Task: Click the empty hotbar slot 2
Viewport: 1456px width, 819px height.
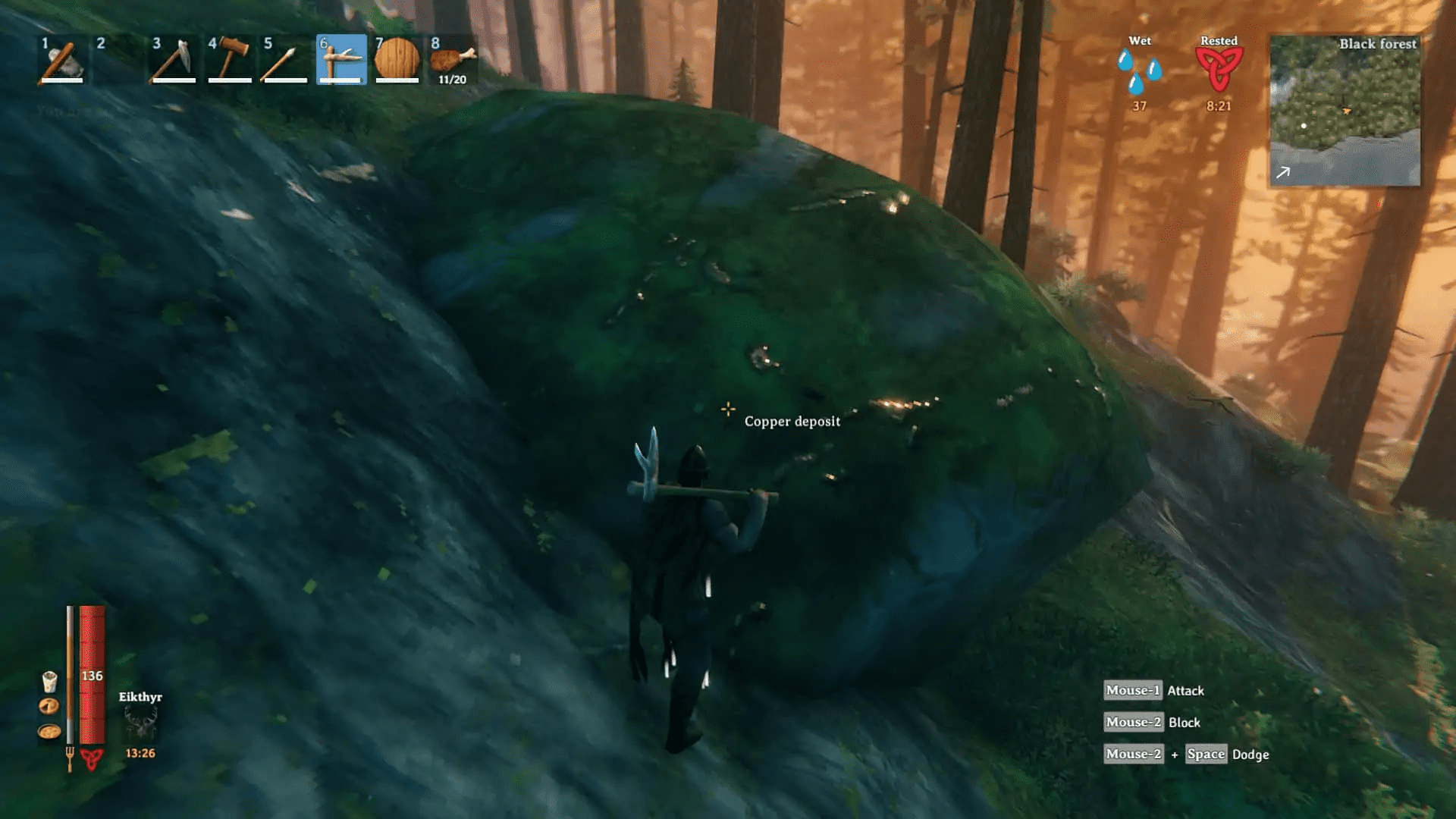Action: (117, 59)
